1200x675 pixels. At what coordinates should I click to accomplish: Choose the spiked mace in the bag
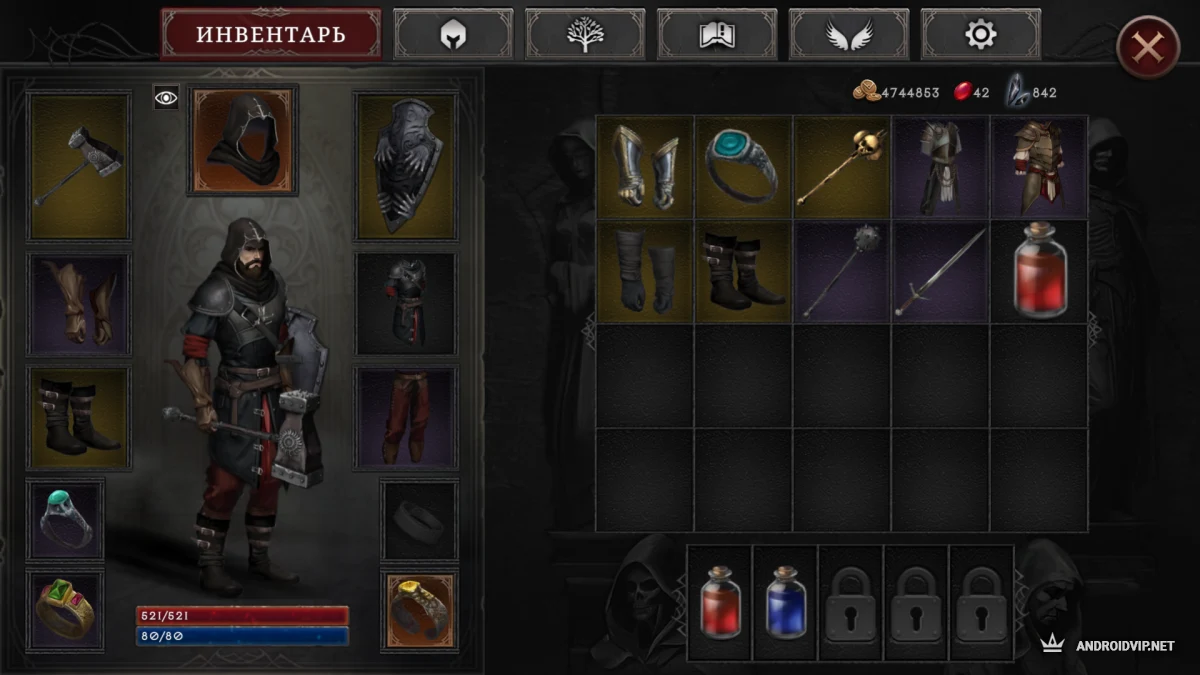point(842,272)
